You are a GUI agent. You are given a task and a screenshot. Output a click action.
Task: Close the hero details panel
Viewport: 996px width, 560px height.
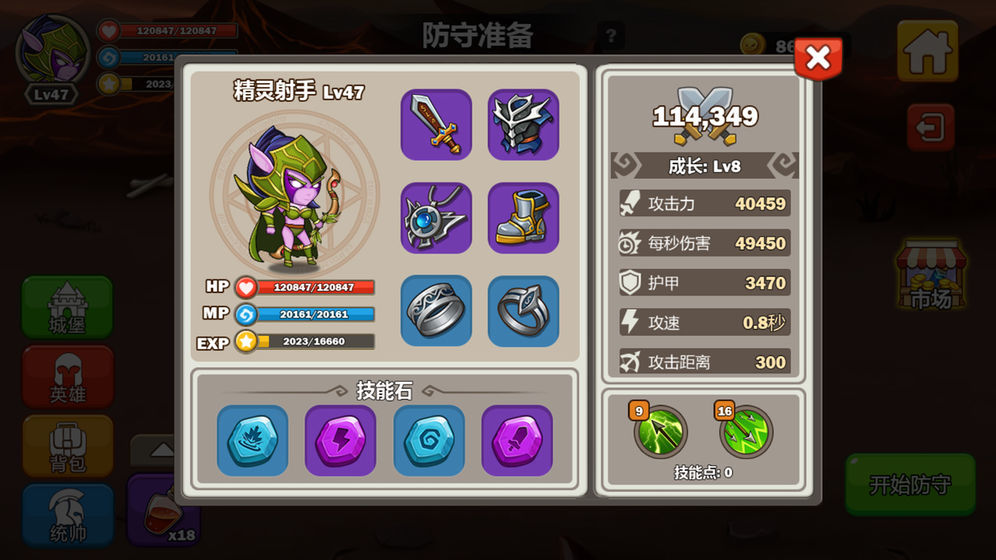tap(817, 59)
